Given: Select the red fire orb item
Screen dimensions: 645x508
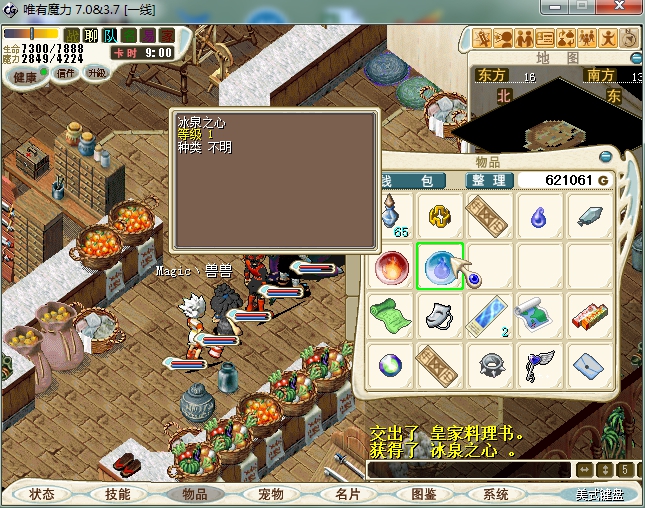Looking at the screenshot, I should coord(390,266).
